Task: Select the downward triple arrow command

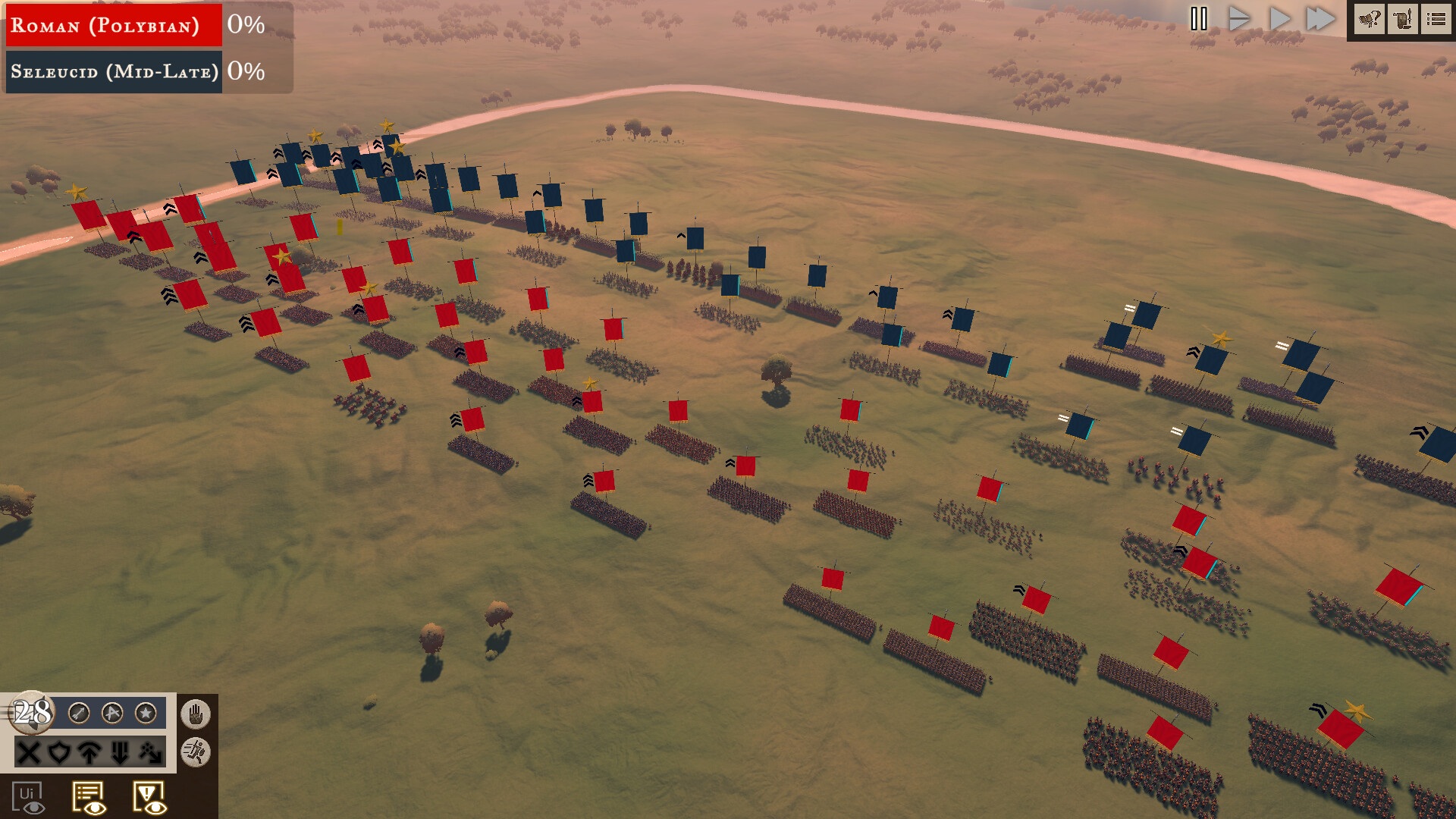Action: (120, 752)
